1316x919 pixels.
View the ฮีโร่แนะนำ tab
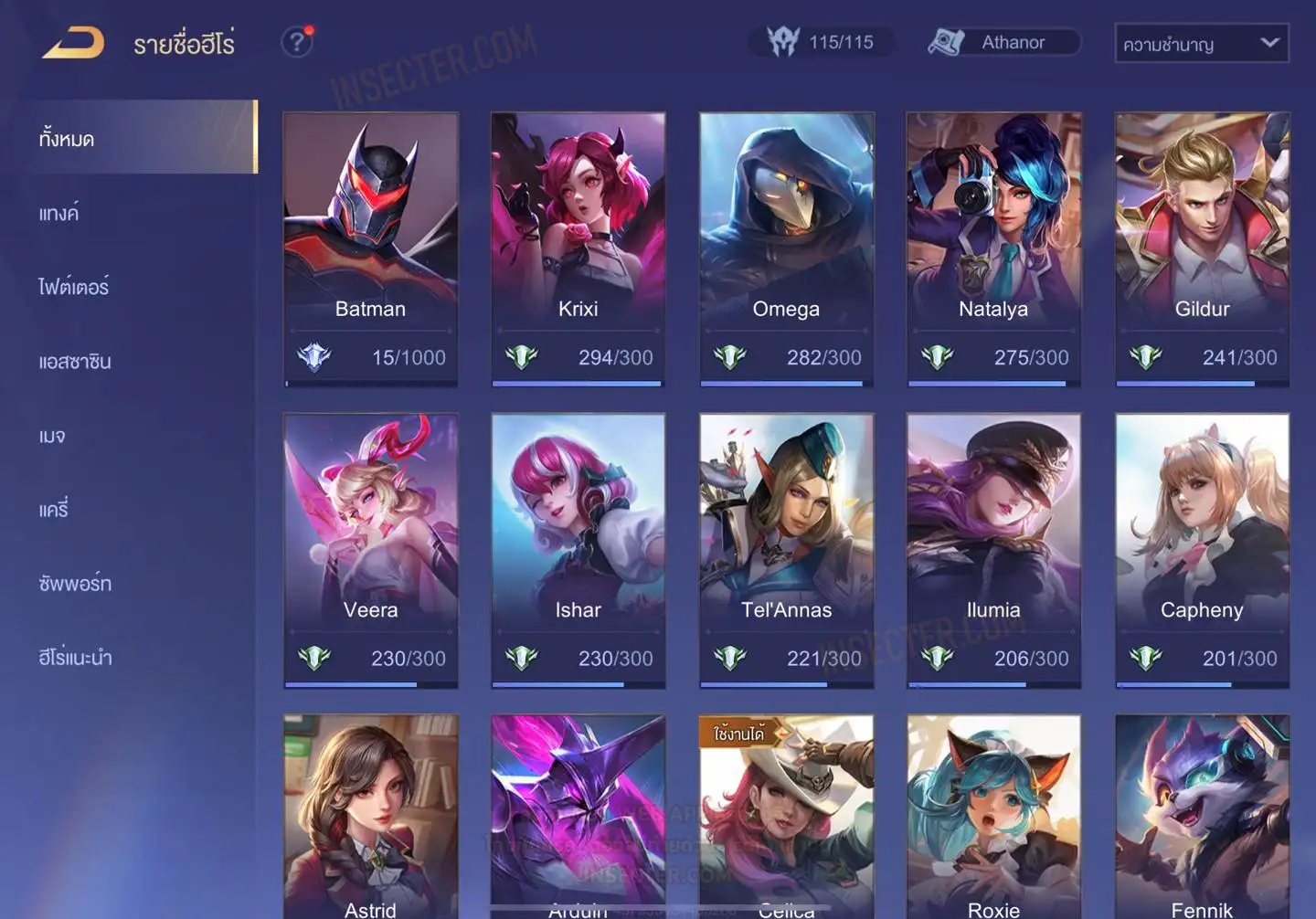[x=75, y=658]
